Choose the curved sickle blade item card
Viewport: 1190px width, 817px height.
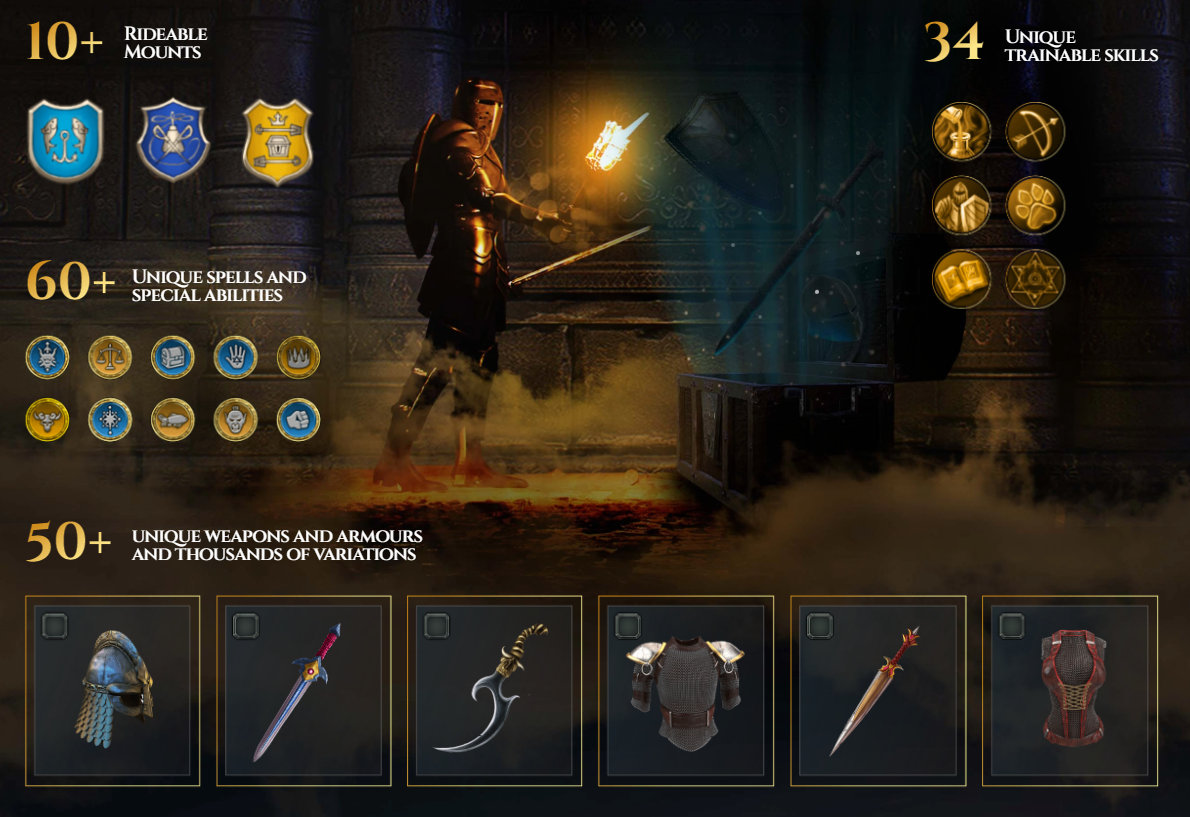(495, 691)
